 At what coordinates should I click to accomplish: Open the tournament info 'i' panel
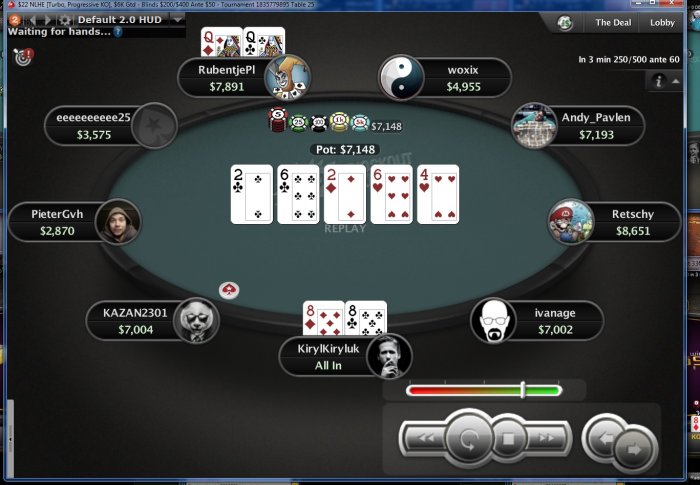[x=660, y=81]
